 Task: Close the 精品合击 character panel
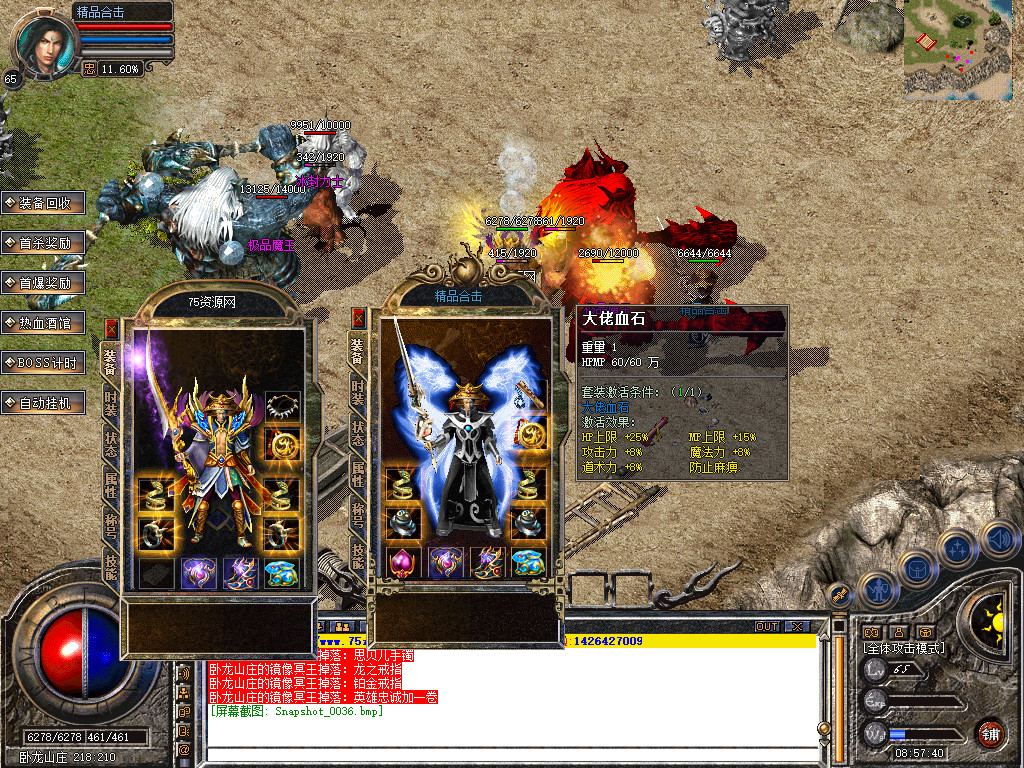pyautogui.click(x=358, y=318)
